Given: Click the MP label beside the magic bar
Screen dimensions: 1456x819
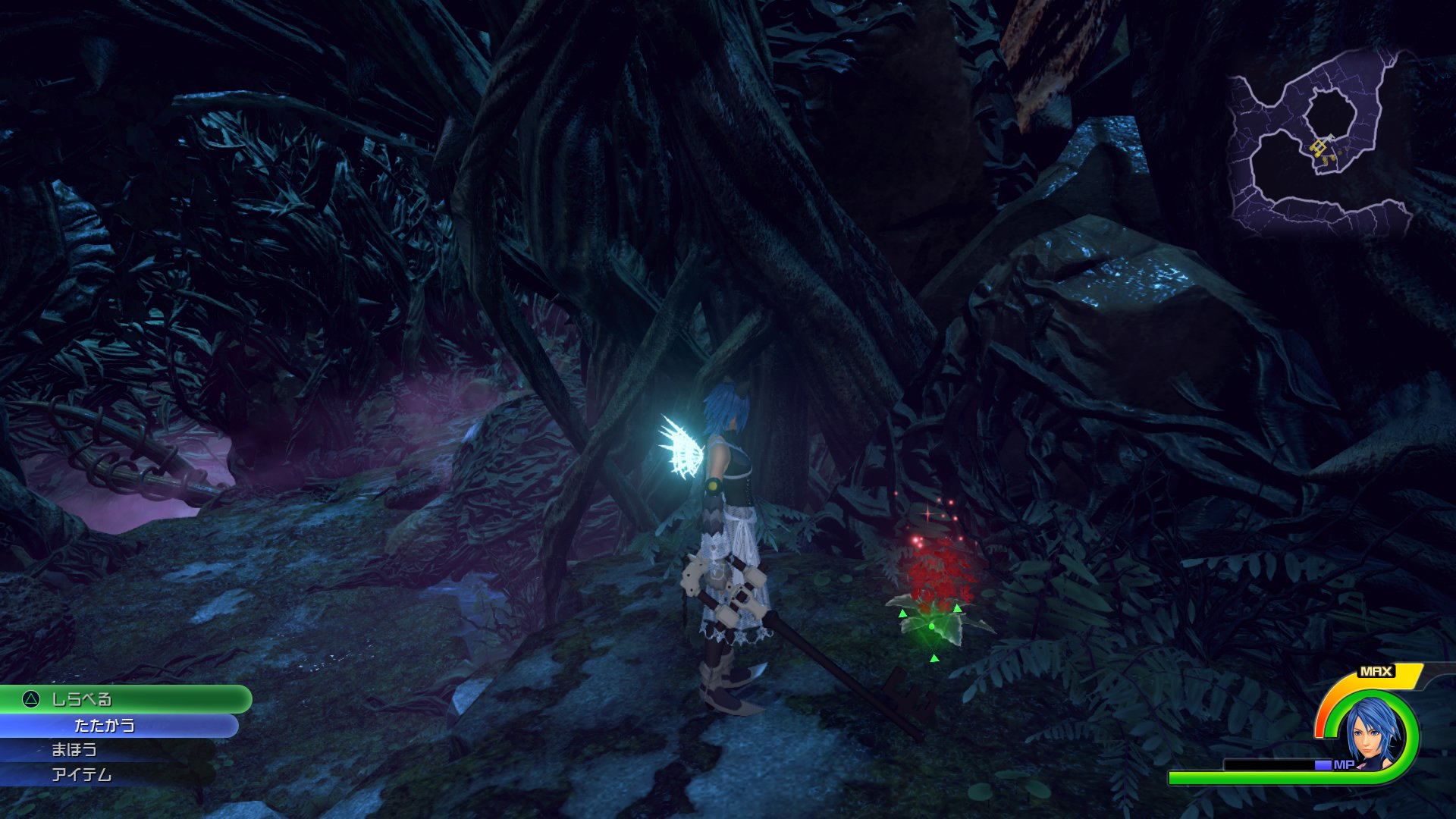Looking at the screenshot, I should [1344, 765].
